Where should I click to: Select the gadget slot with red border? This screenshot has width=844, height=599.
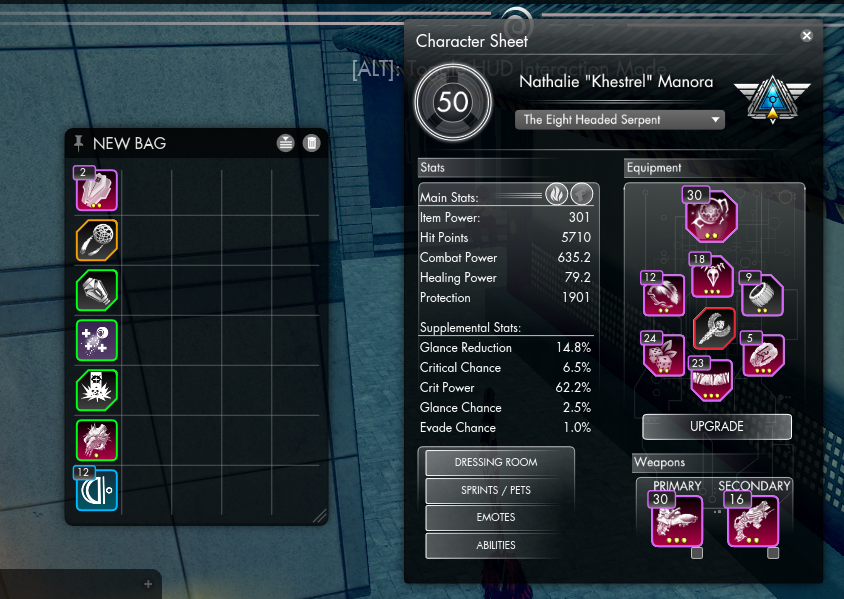[x=714, y=328]
